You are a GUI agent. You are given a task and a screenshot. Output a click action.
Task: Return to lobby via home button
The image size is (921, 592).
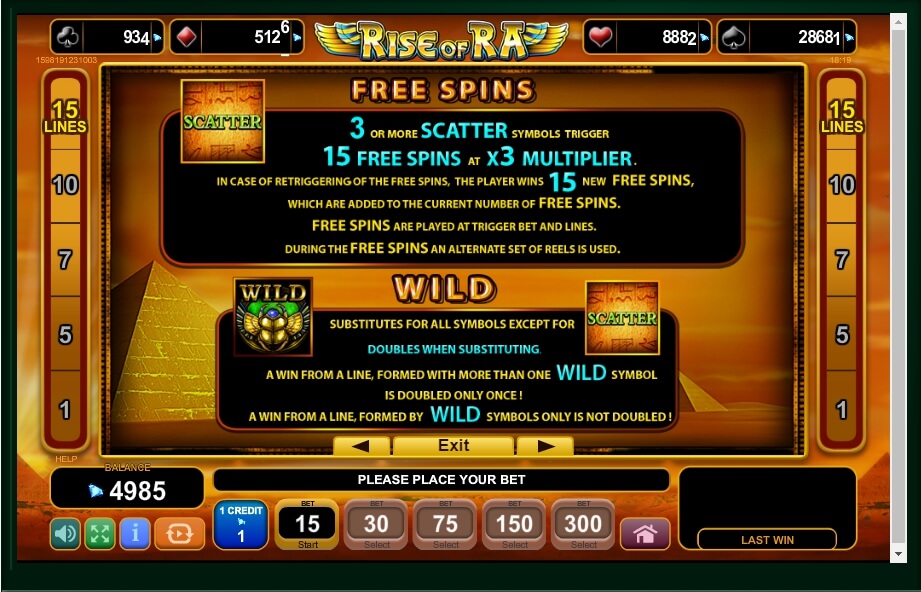click(x=645, y=533)
